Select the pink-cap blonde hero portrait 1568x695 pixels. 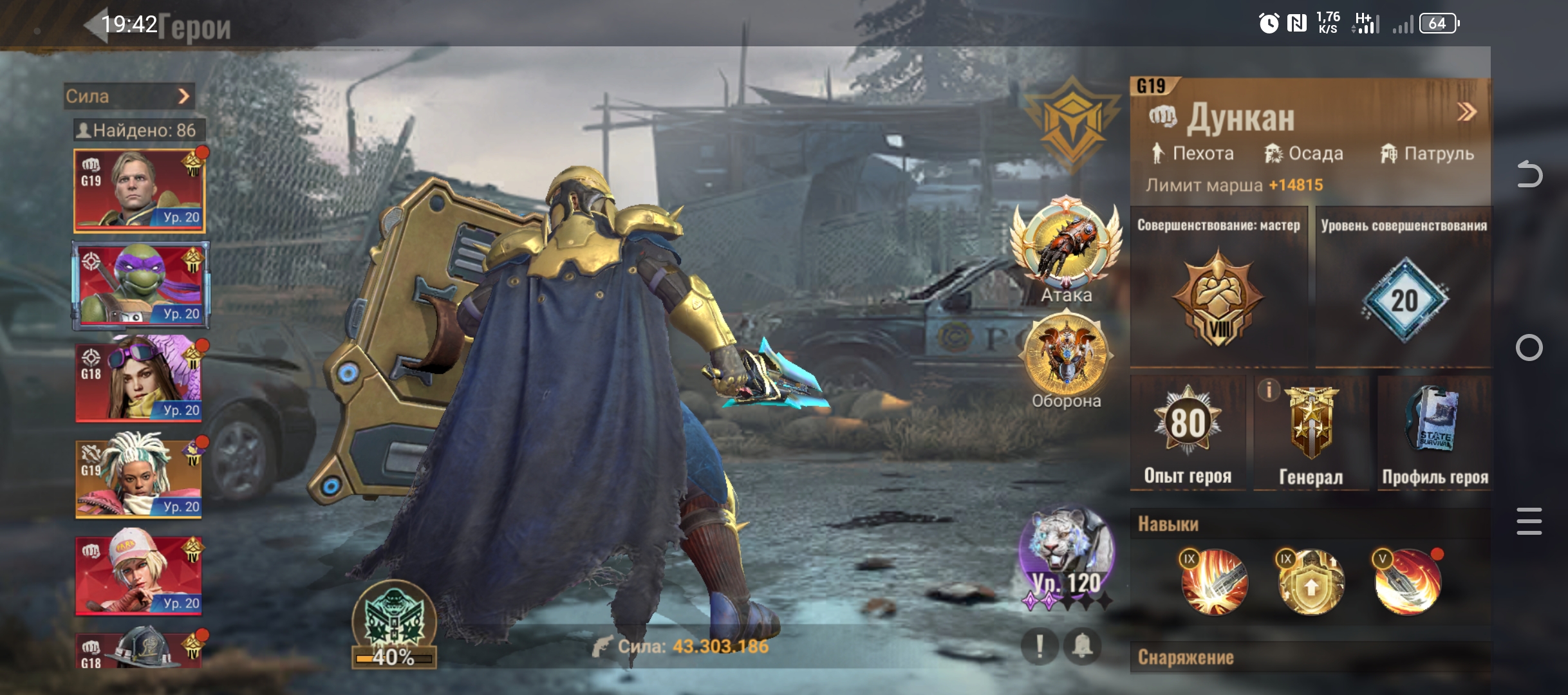click(140, 575)
